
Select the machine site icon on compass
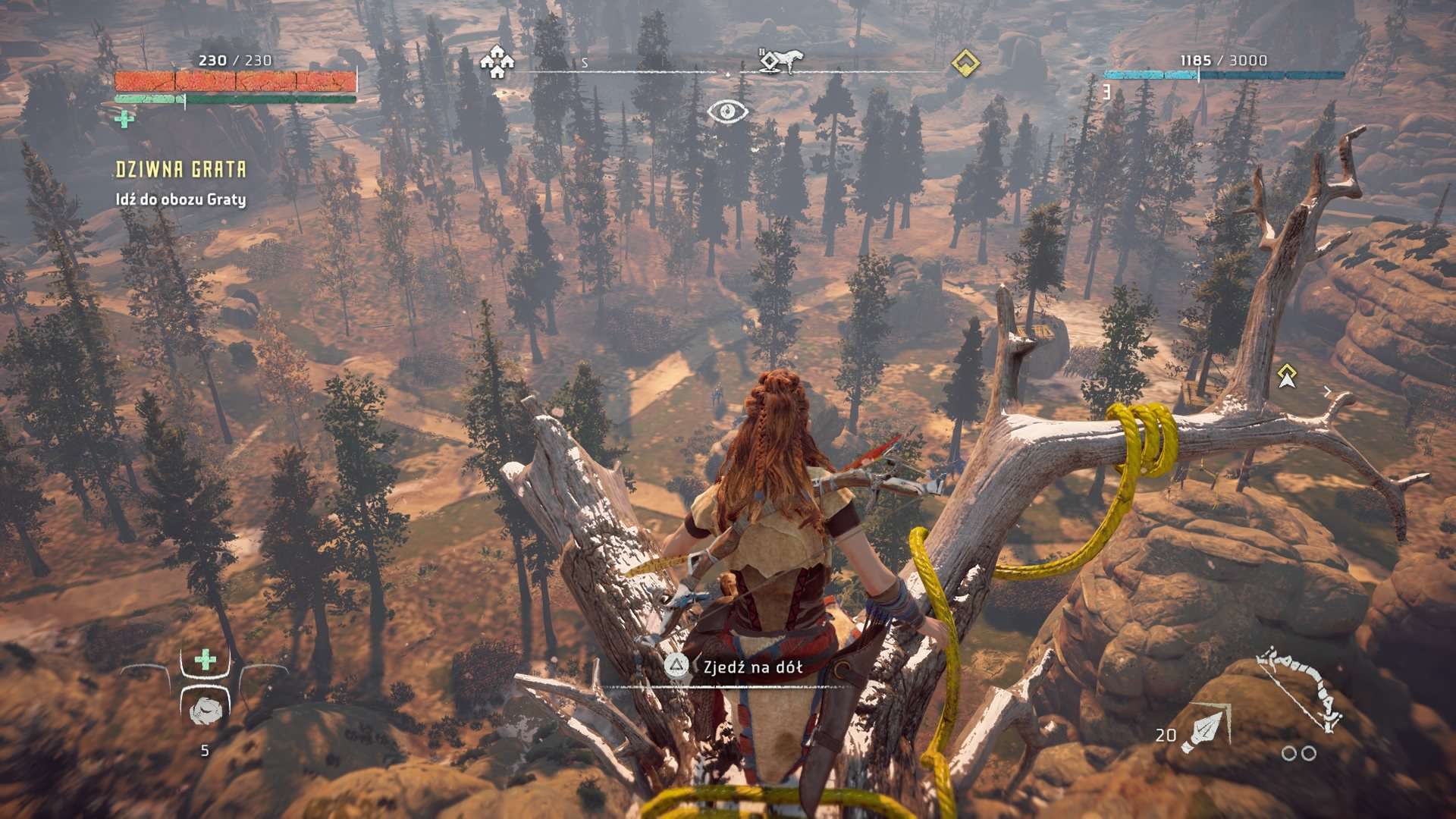tap(779, 61)
